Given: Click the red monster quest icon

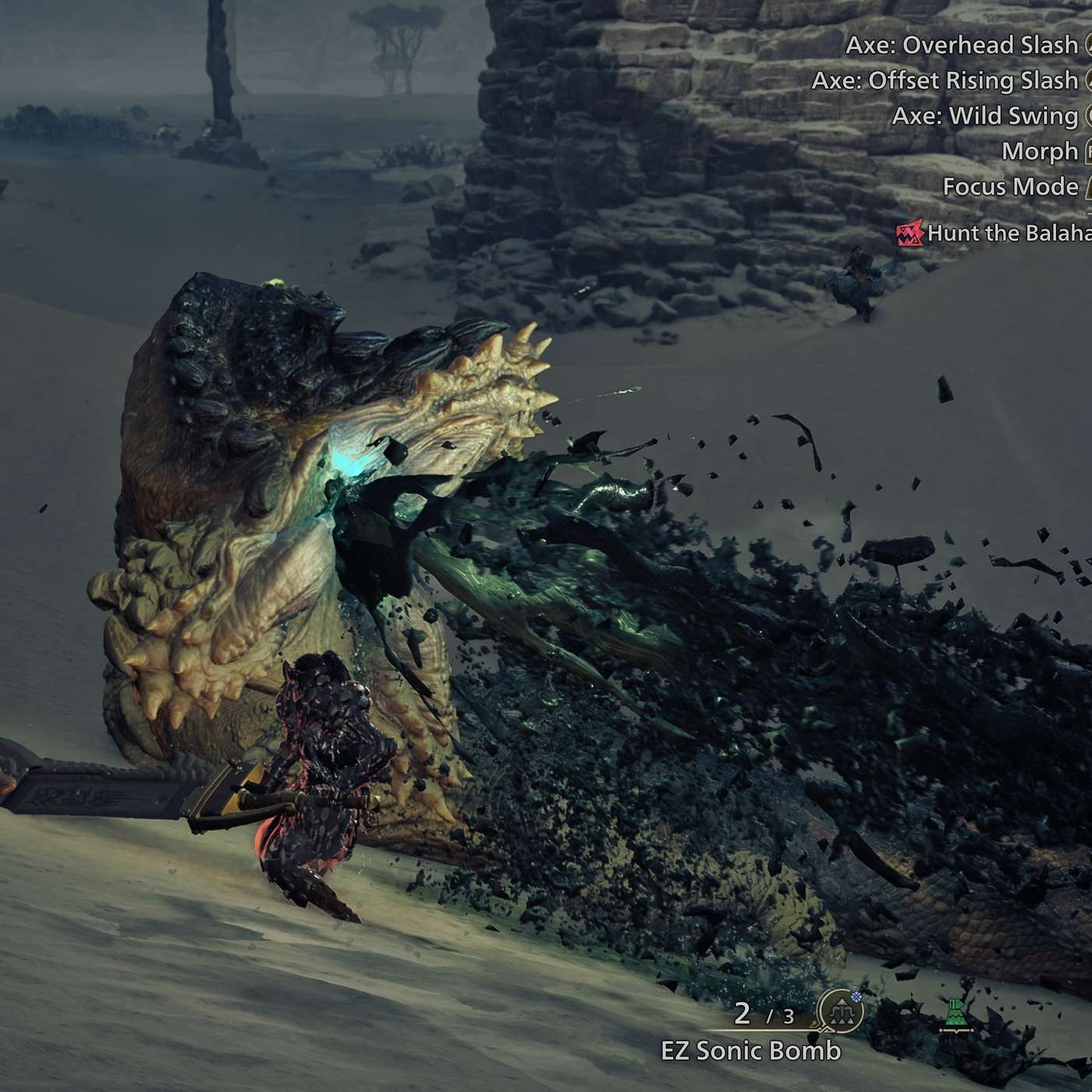Looking at the screenshot, I should pyautogui.click(x=909, y=233).
